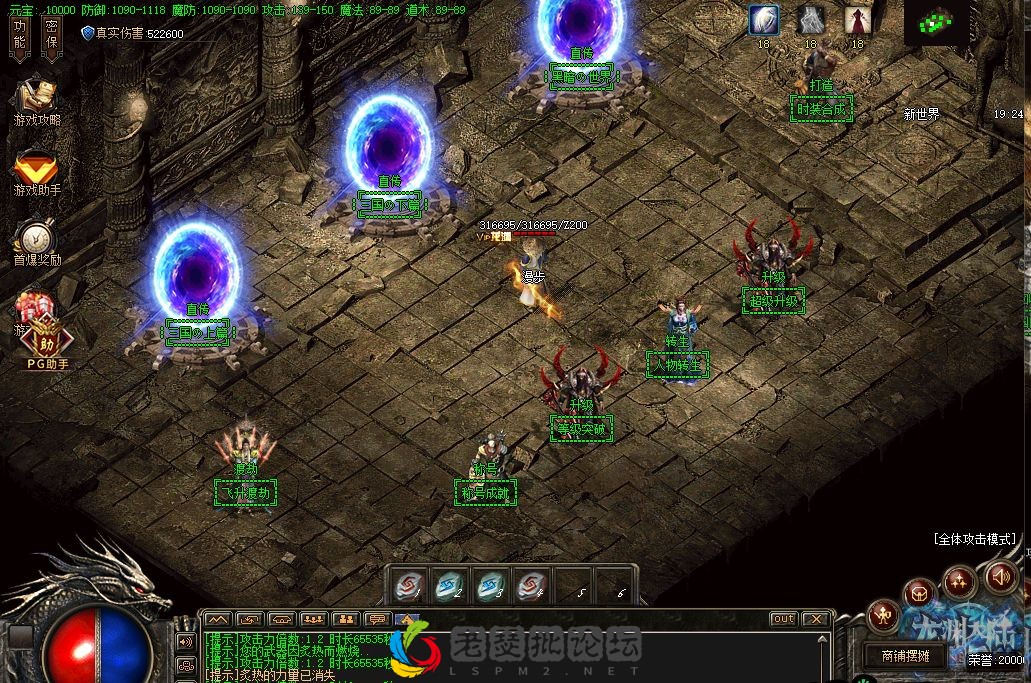Image resolution: width=1031 pixels, height=683 pixels.
Task: Use the skill in hotbar slot 4
Action: 533,585
